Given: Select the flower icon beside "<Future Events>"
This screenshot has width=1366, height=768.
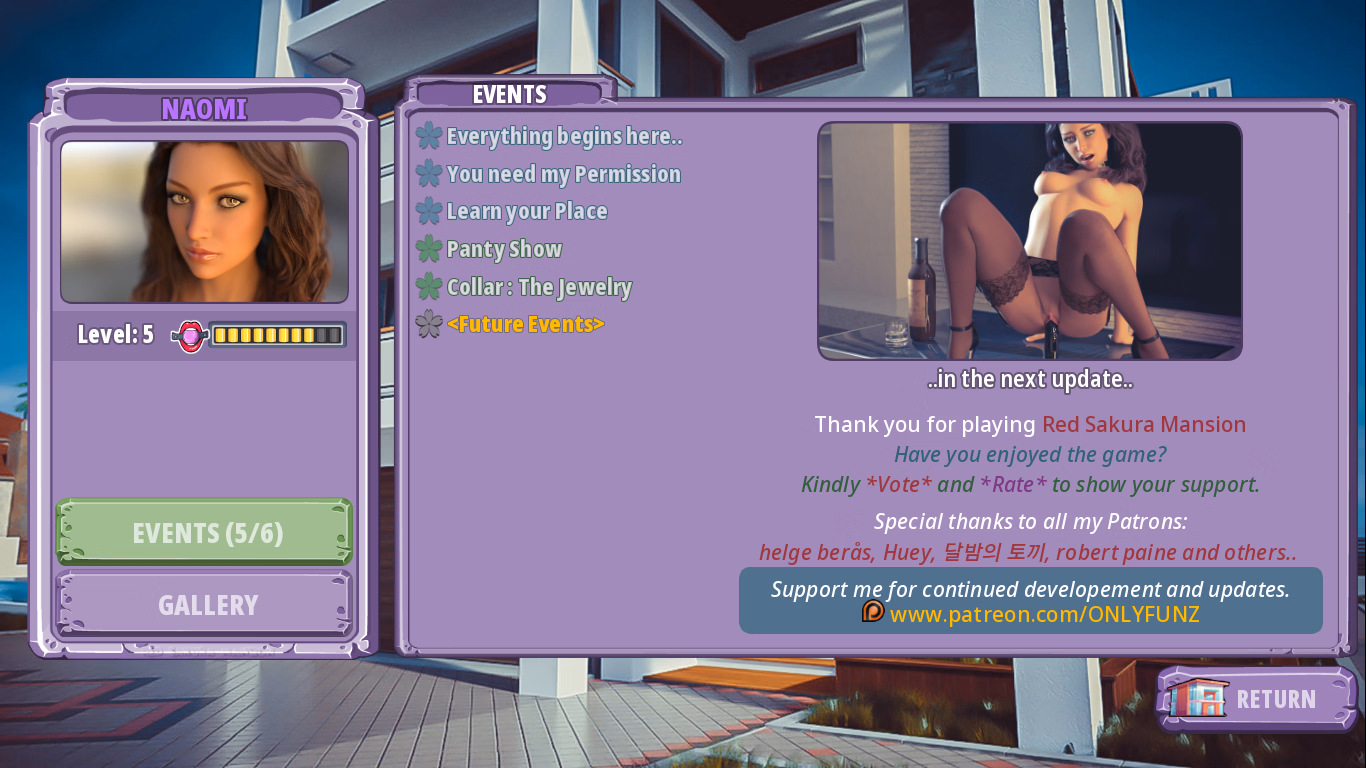Looking at the screenshot, I should point(428,324).
